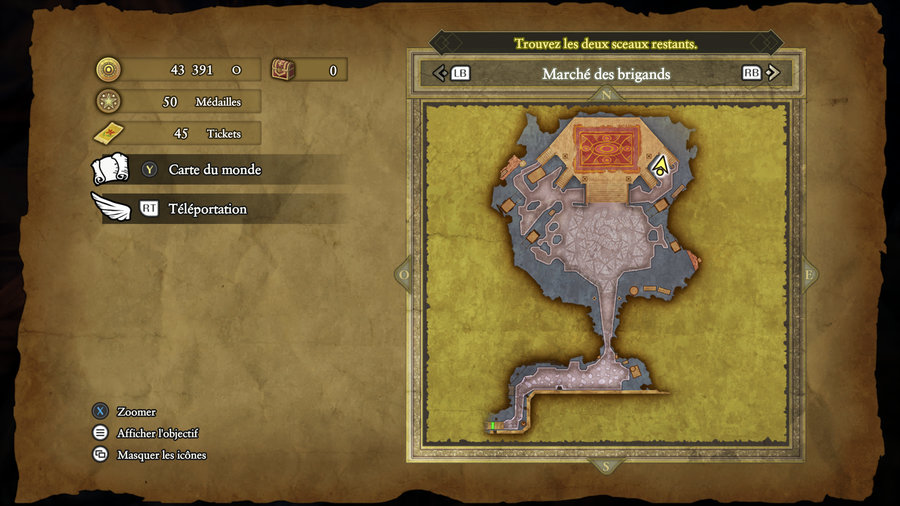The height and width of the screenshot is (506, 900).
Task: Click the Marché des brigands map title
Action: pyautogui.click(x=606, y=74)
